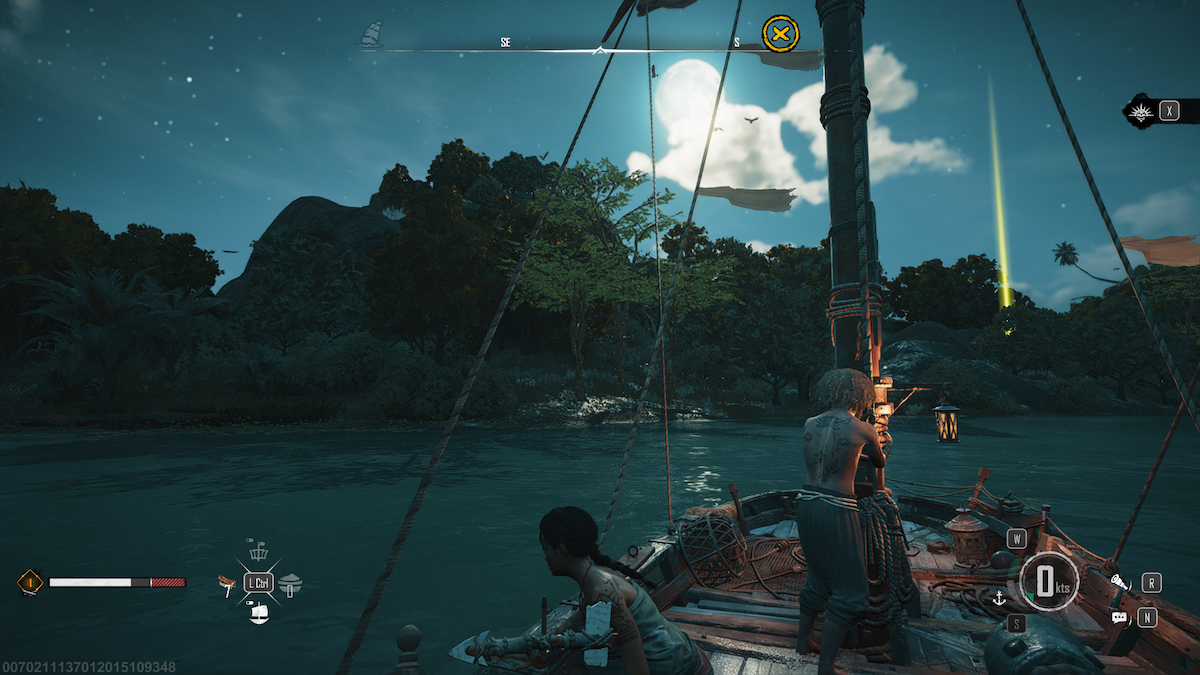This screenshot has height=675, width=1200.
Task: Activate the spyglass icon
Action: 1120,582
